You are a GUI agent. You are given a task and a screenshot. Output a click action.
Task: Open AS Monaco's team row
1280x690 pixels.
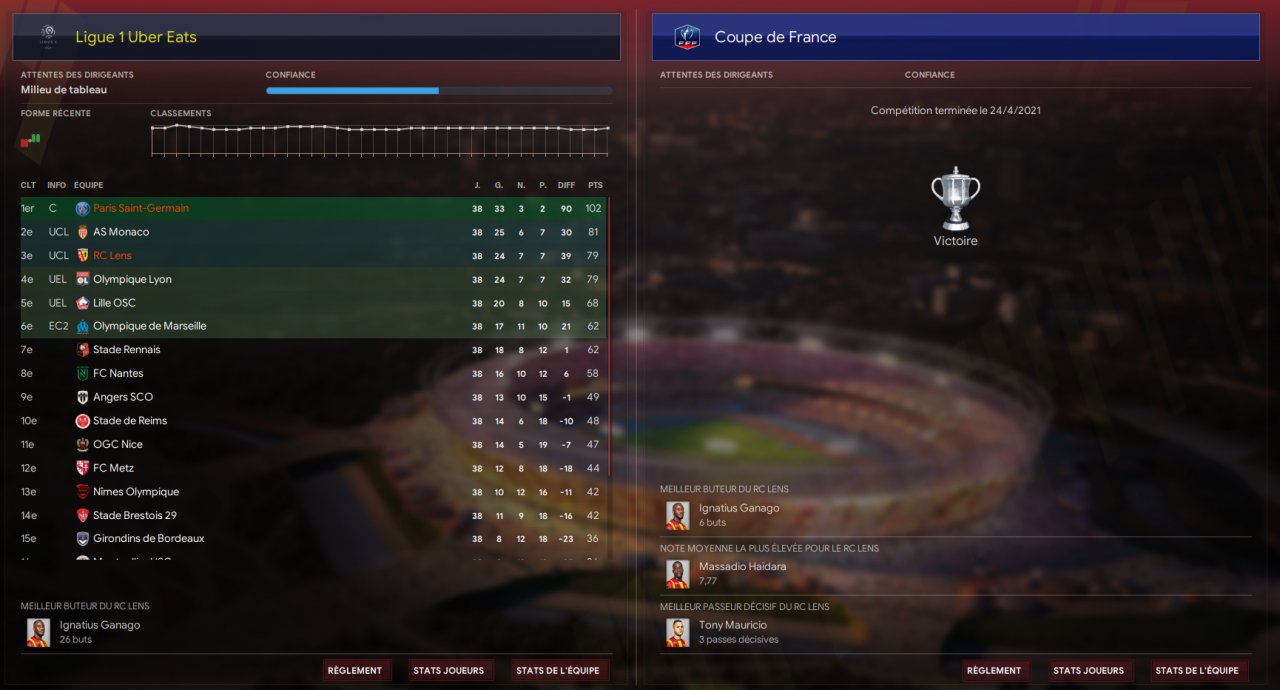click(x=121, y=232)
